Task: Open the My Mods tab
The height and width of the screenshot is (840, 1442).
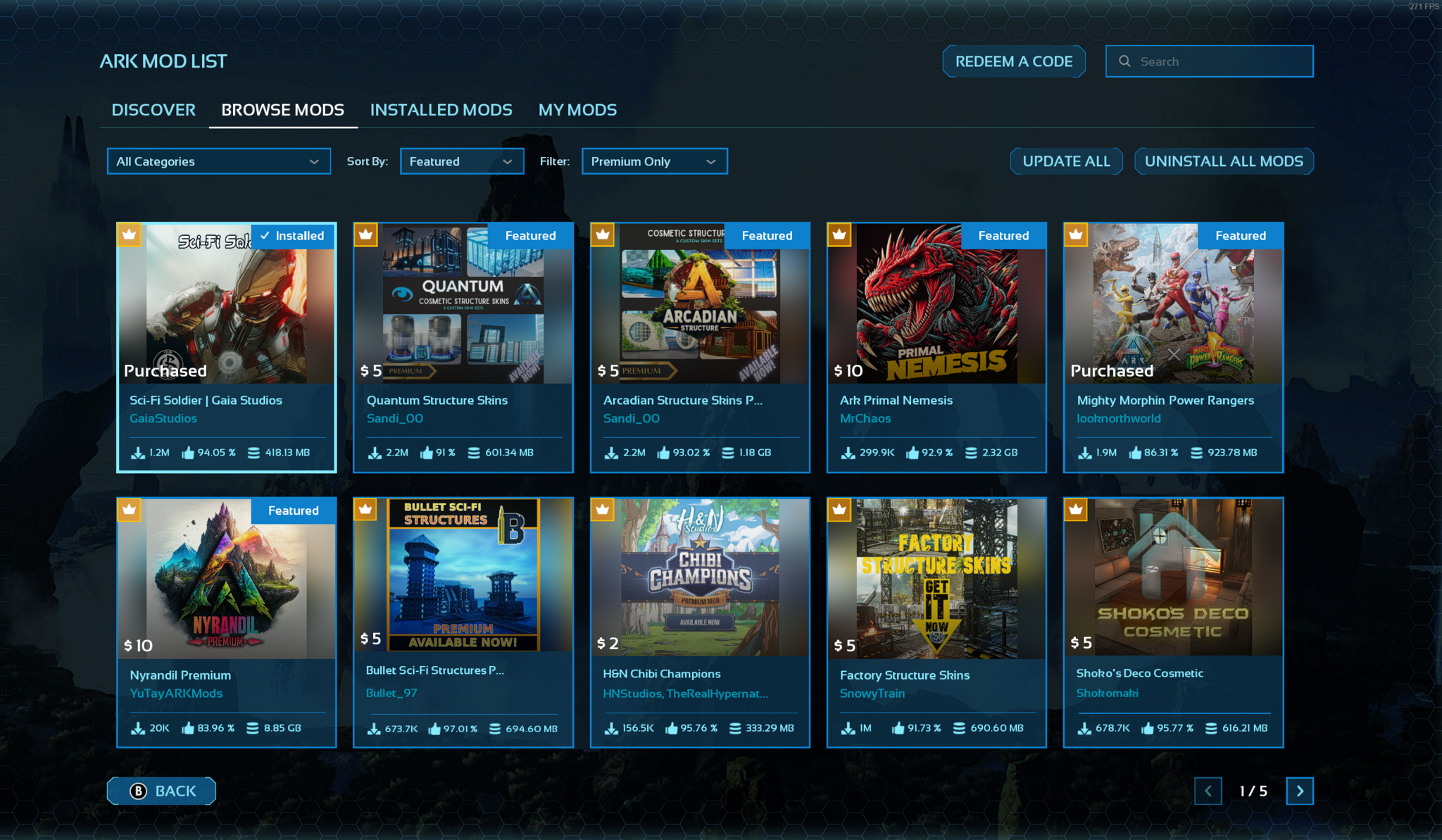Action: (x=577, y=110)
